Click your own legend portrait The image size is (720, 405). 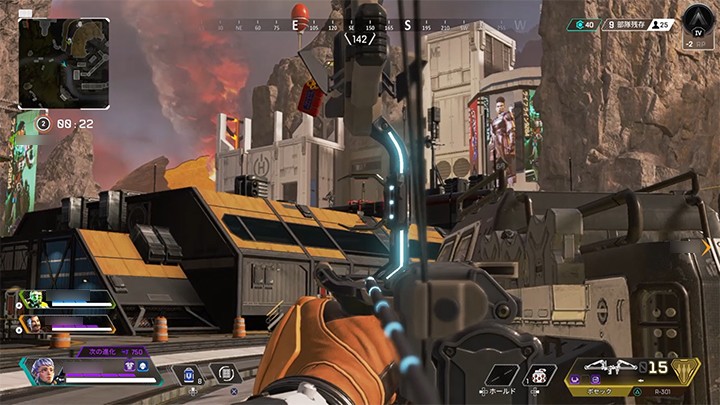(x=43, y=372)
